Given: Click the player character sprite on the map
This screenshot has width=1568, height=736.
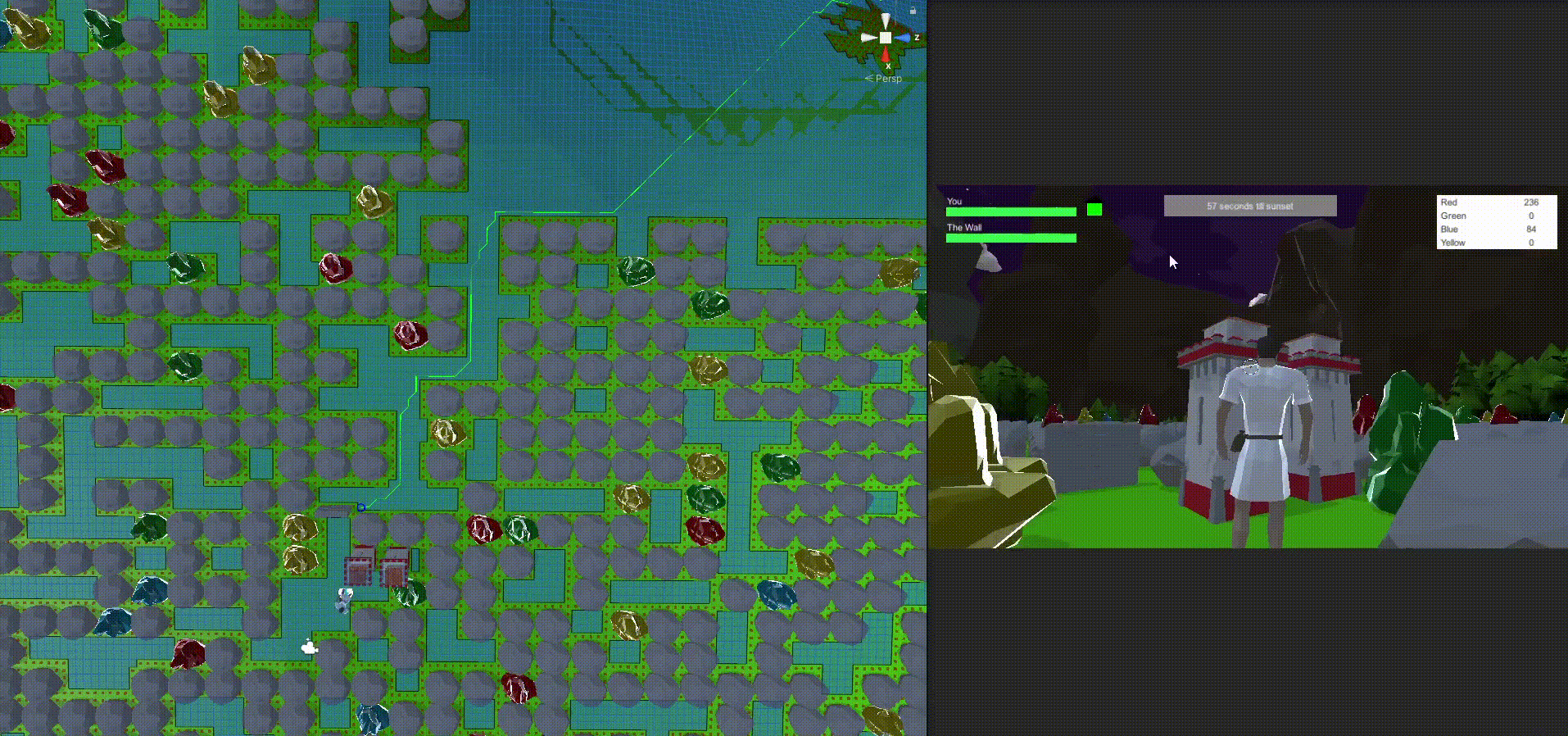Looking at the screenshot, I should (x=343, y=599).
